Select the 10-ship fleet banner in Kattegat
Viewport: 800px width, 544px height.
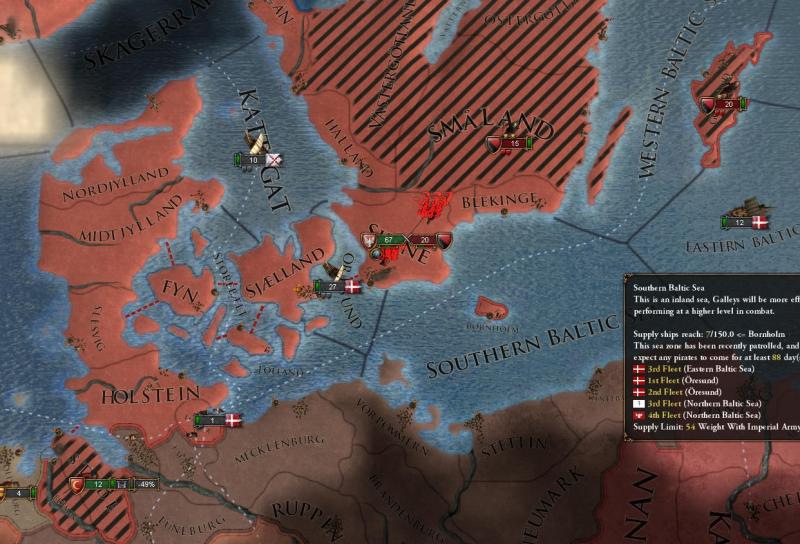tap(256, 160)
